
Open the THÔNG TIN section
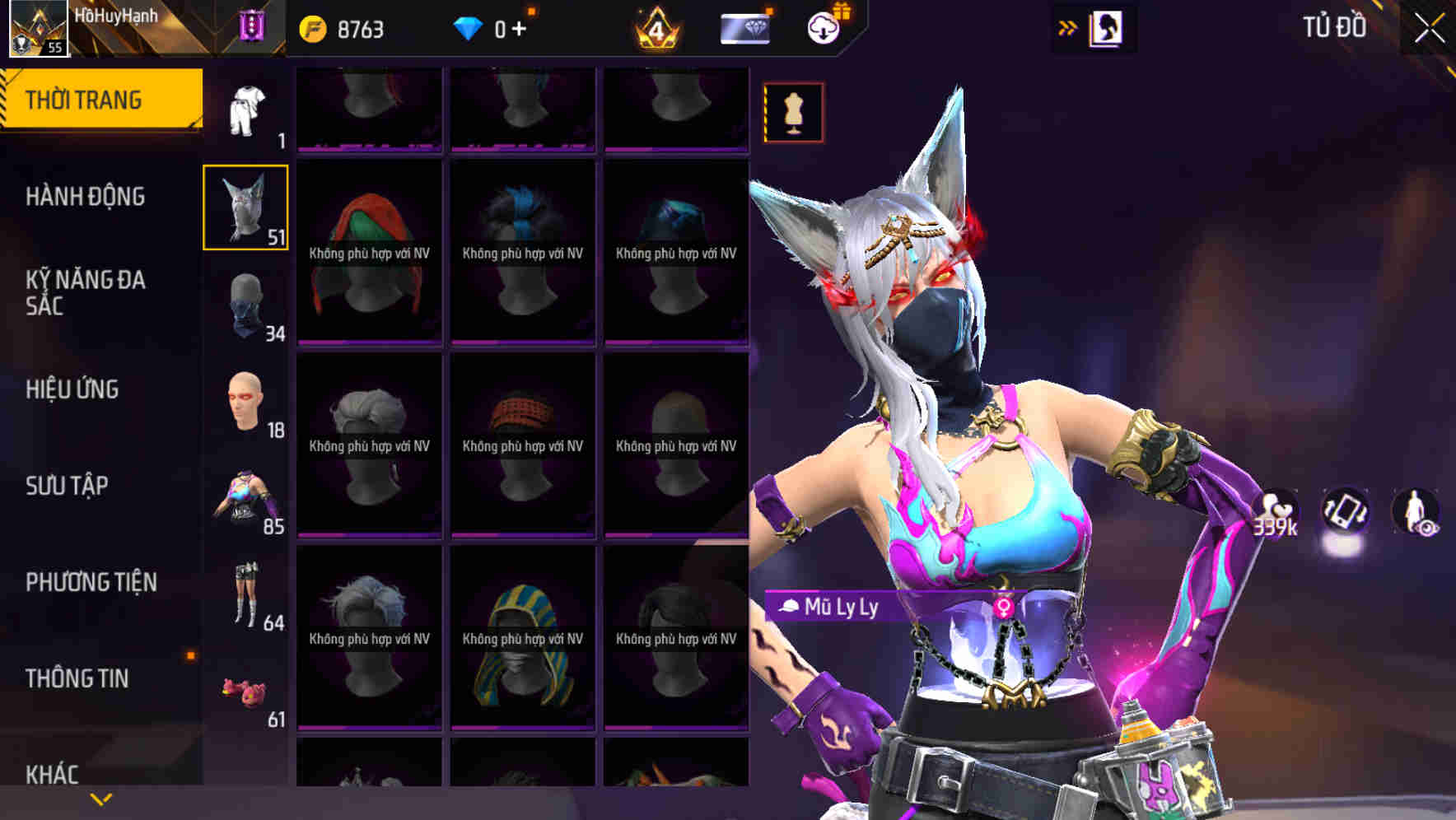(79, 678)
